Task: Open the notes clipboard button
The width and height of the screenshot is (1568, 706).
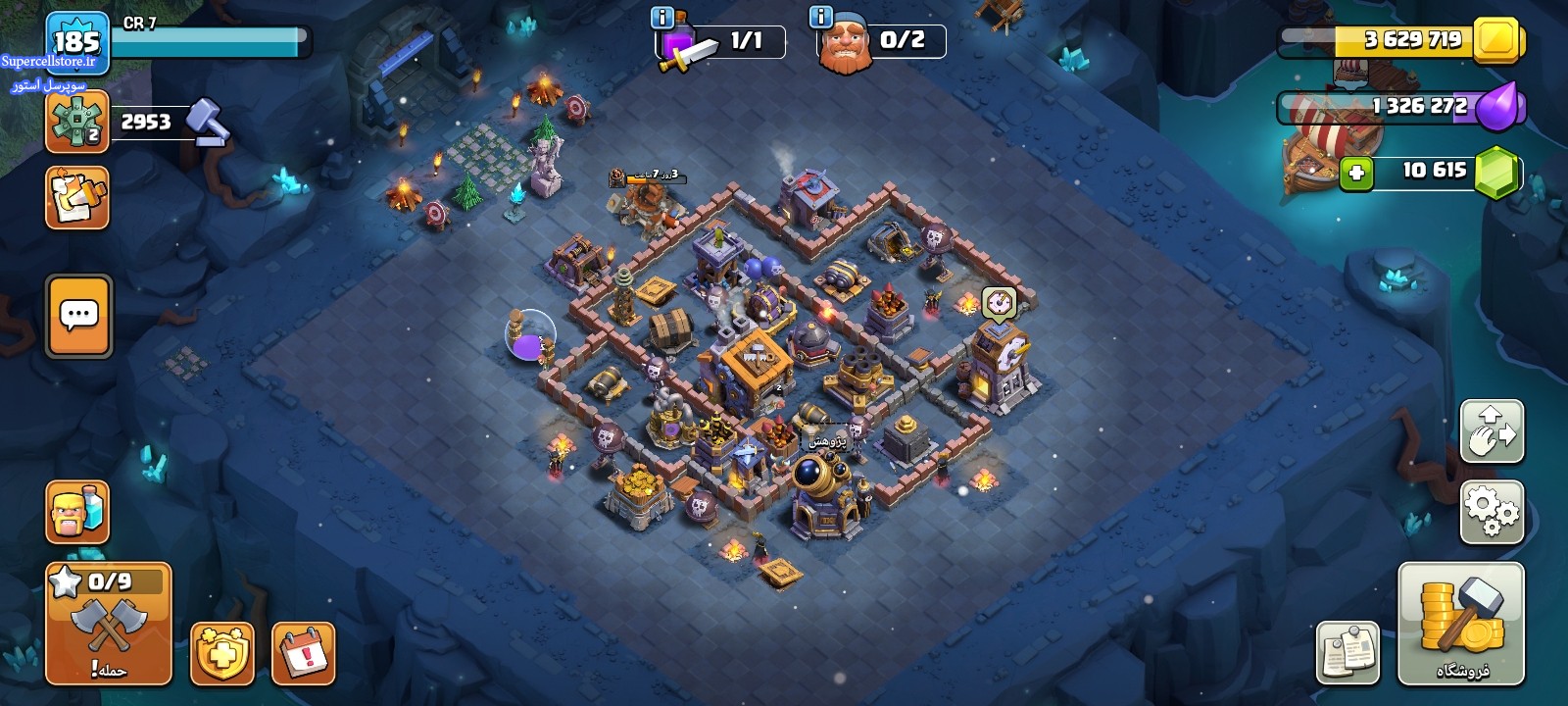Action: 1347,653
